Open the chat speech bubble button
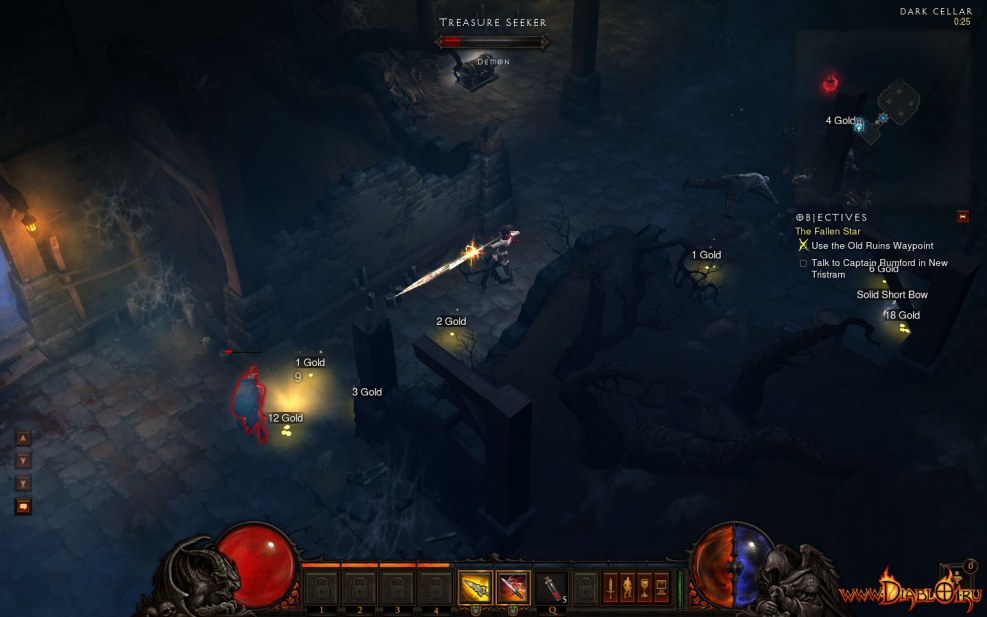 pos(23,506)
